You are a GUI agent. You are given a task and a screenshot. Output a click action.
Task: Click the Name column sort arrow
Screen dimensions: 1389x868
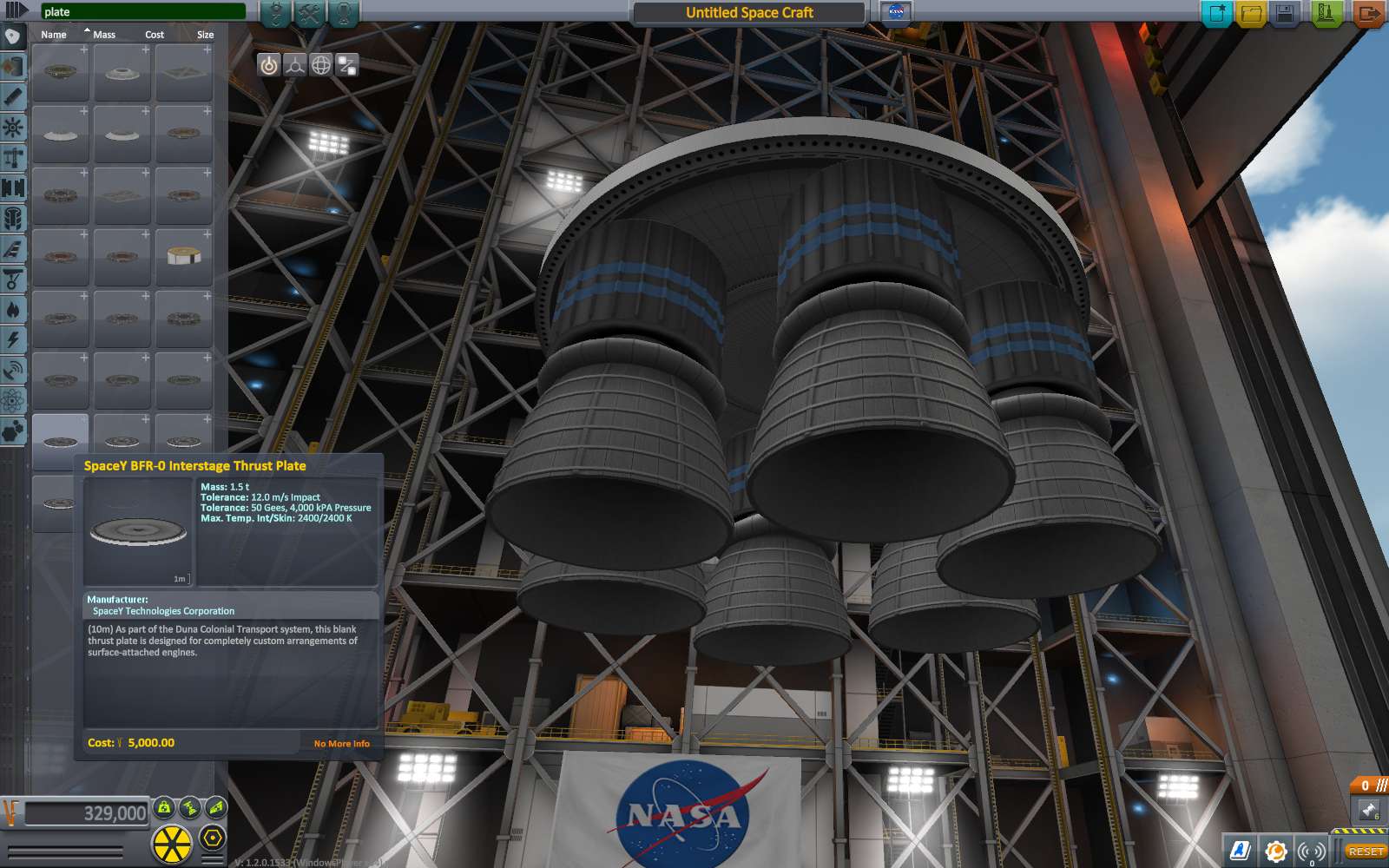coord(86,30)
